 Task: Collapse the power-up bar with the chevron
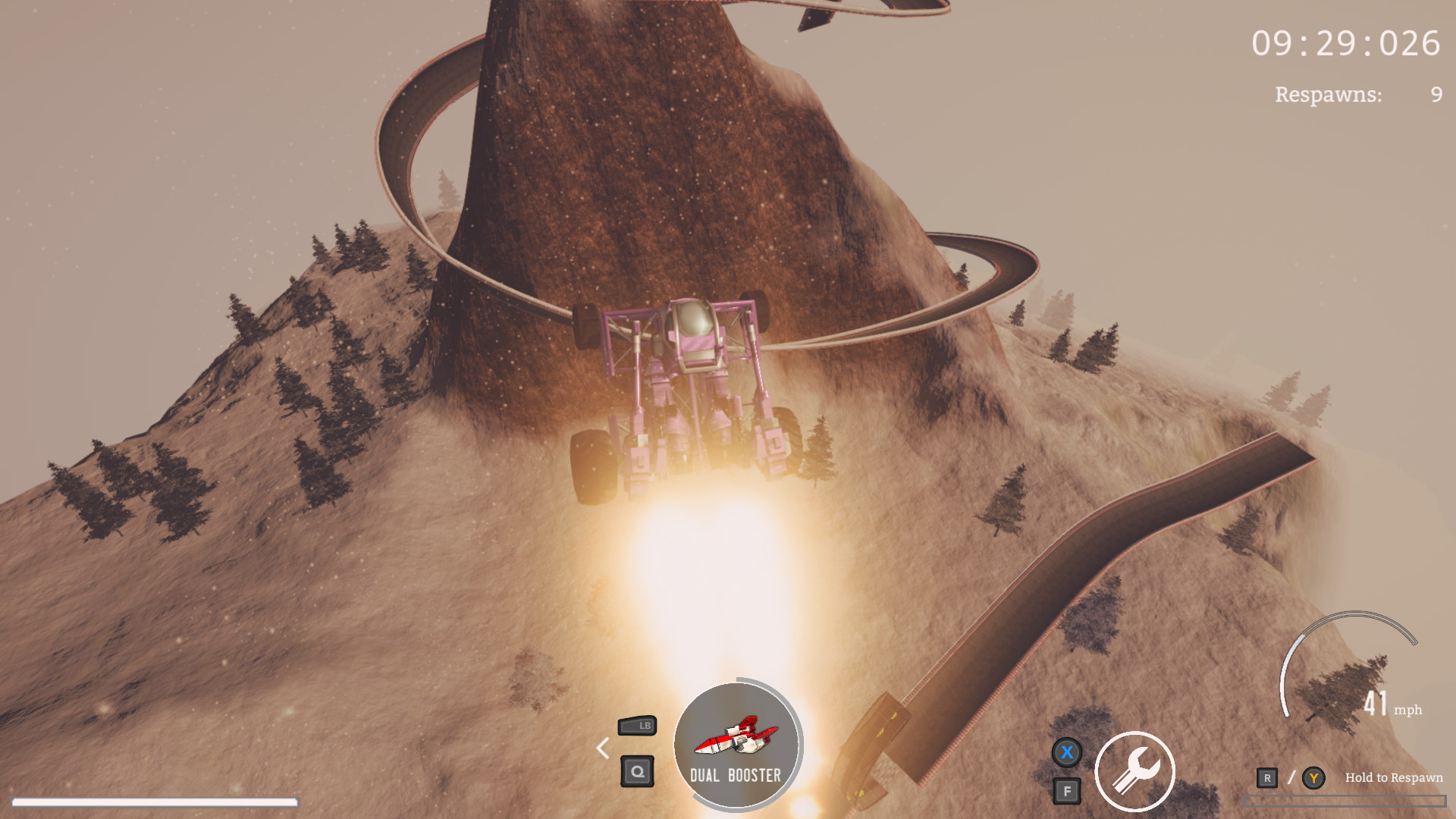603,749
